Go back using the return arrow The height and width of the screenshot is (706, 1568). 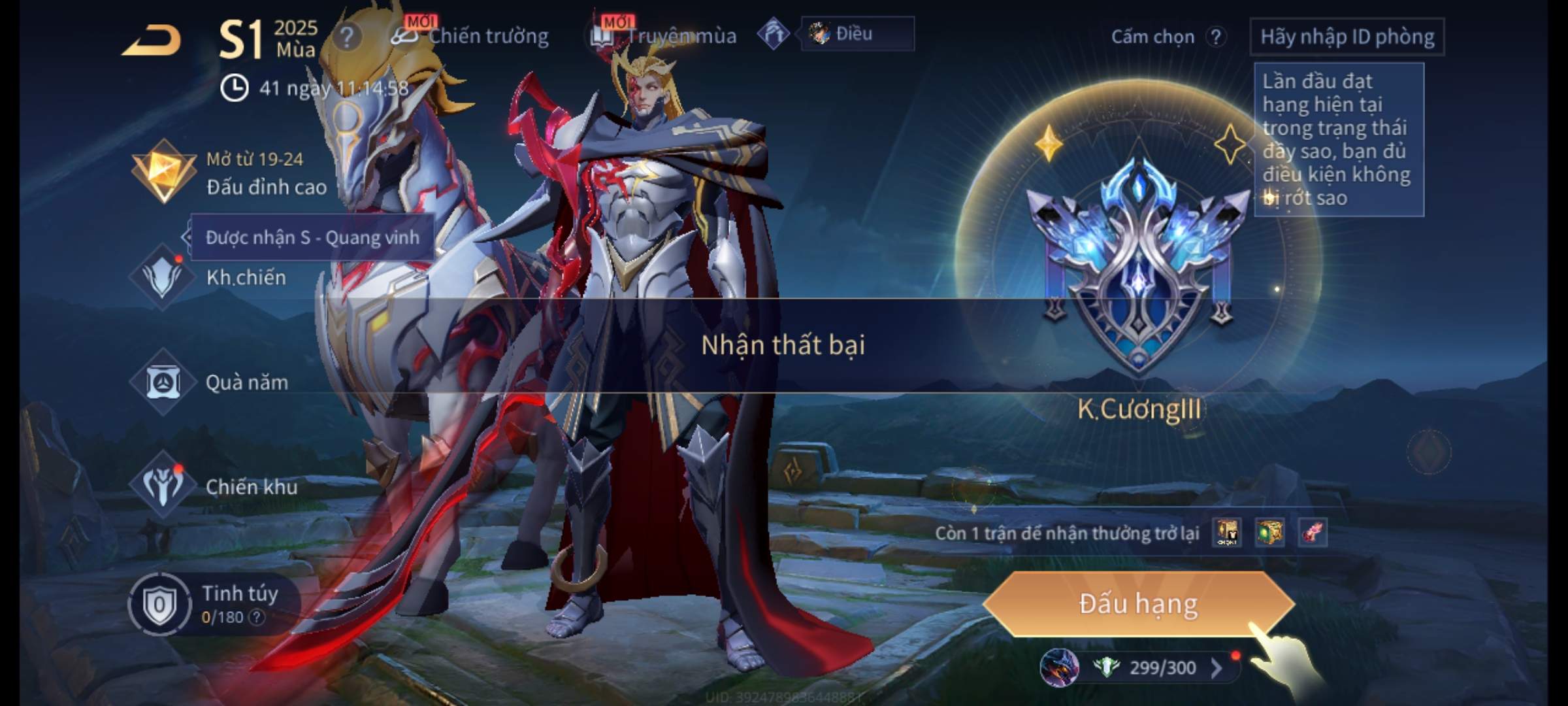(152, 41)
